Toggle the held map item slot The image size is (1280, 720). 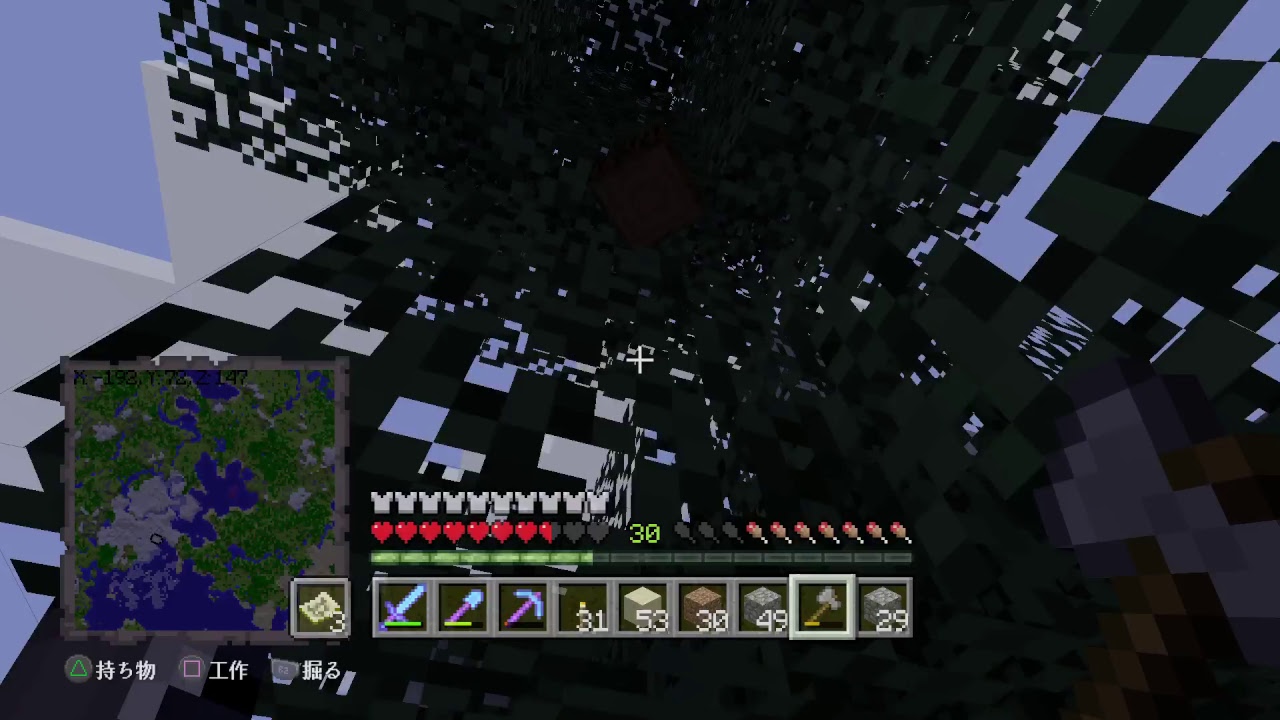click(318, 607)
